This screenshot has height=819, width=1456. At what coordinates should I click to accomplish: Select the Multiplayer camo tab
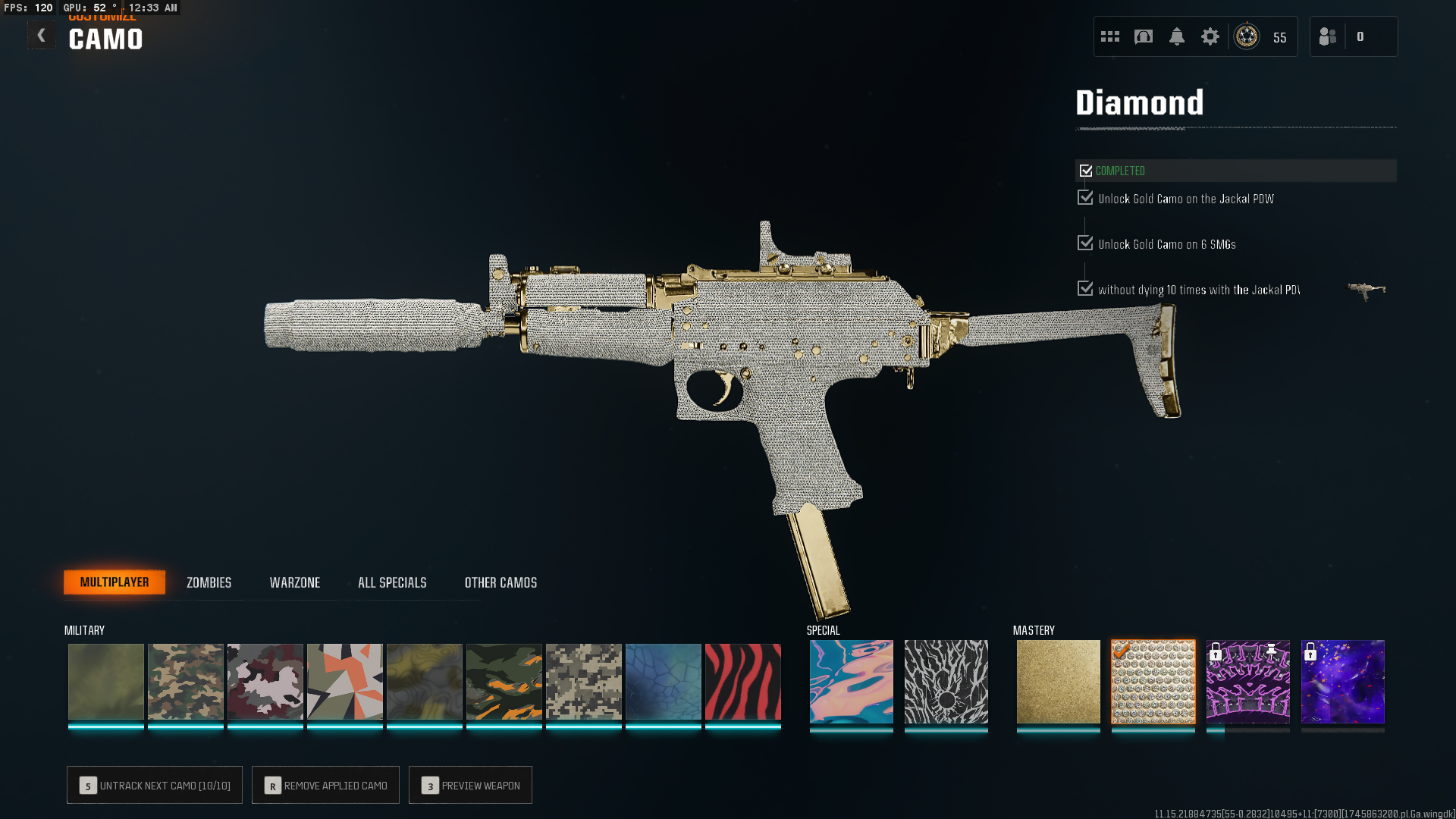pyautogui.click(x=115, y=582)
